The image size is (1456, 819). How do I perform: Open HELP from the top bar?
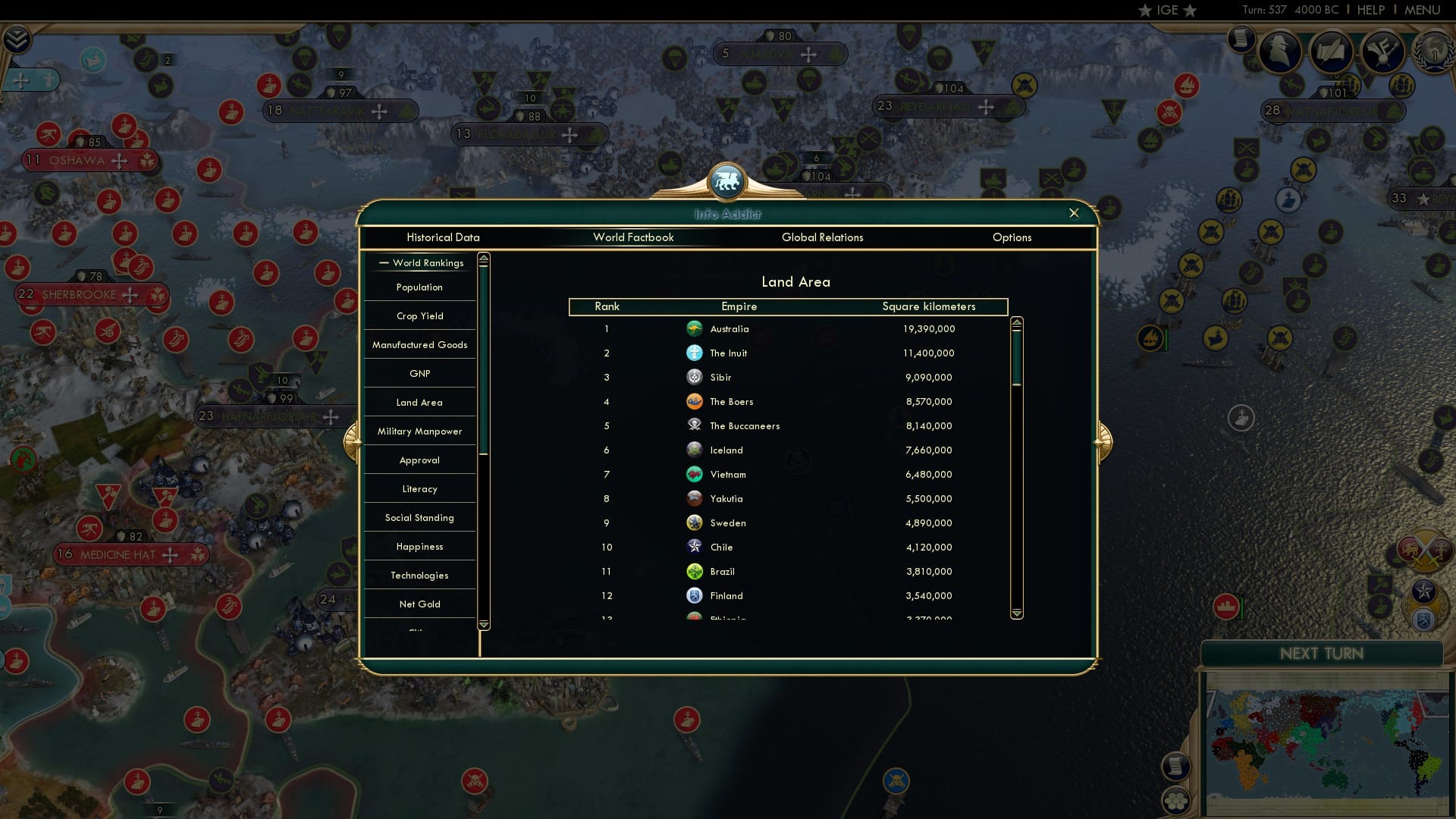[1370, 10]
